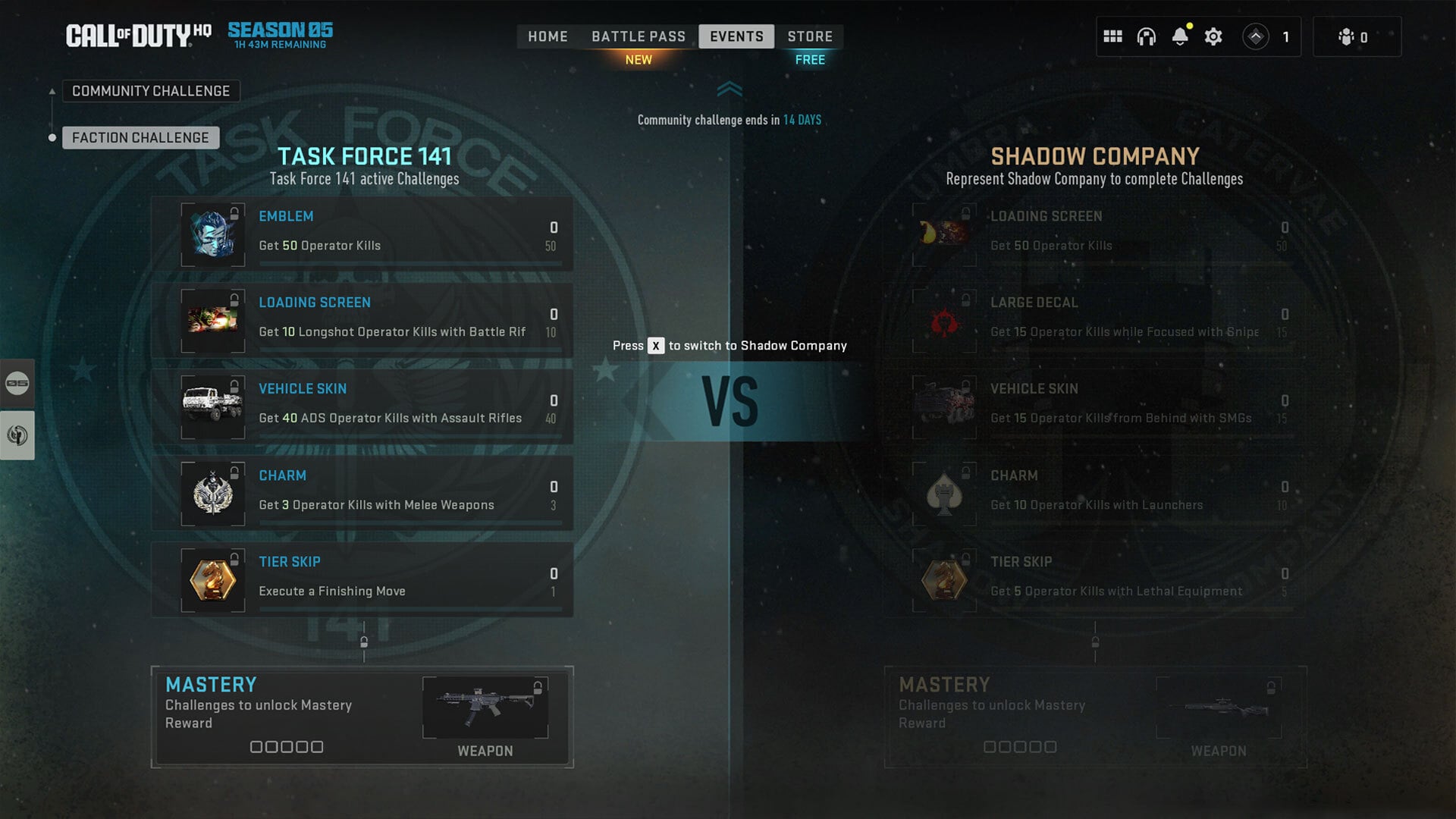
Task: Open the audio channels headset icon
Action: click(x=1145, y=36)
